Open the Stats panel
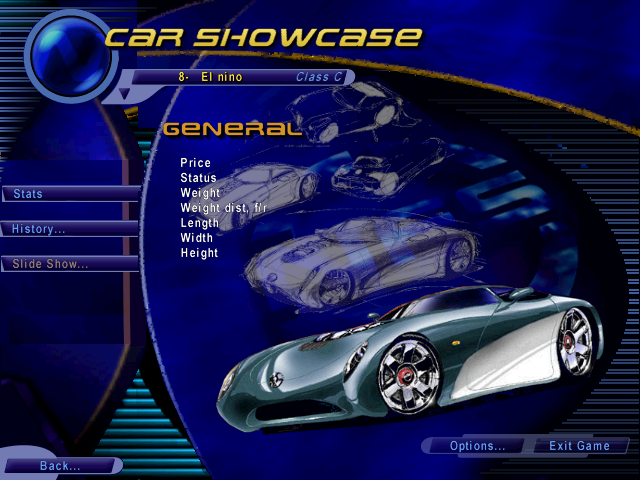The width and height of the screenshot is (640, 480). (68, 194)
